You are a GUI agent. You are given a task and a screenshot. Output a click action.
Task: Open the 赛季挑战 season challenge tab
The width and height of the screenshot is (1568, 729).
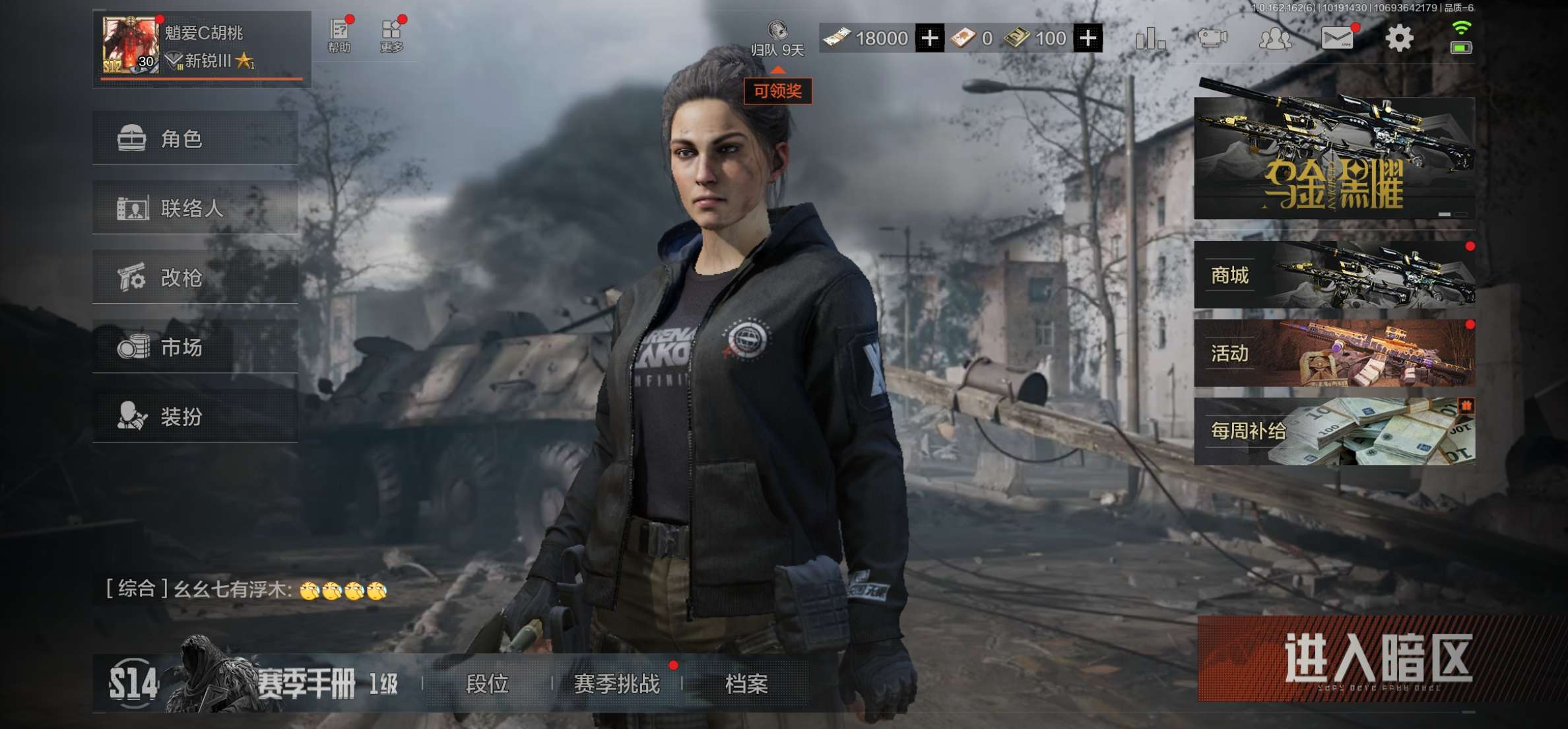[616, 684]
